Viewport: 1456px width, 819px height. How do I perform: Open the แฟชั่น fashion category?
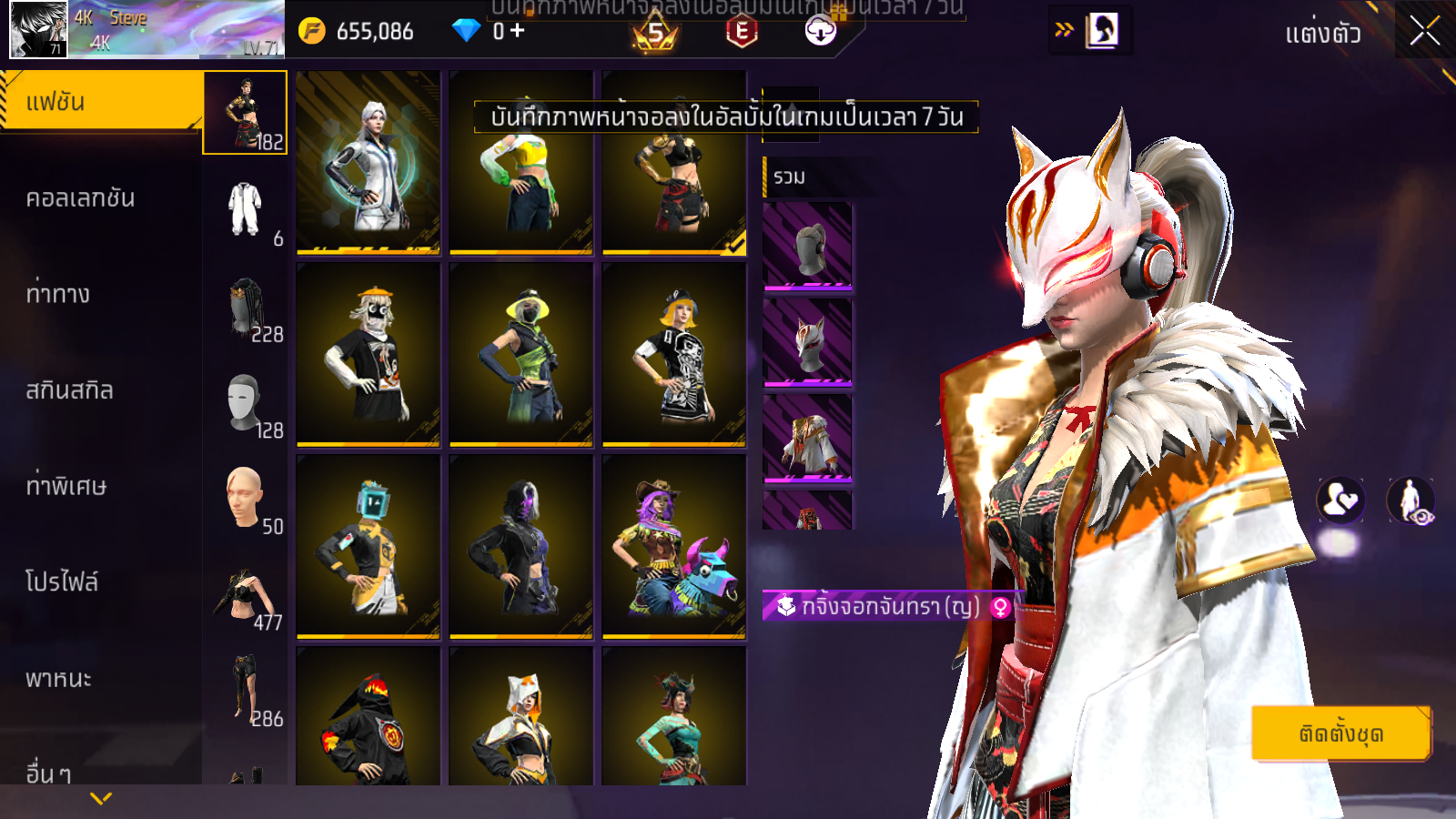click(100, 102)
